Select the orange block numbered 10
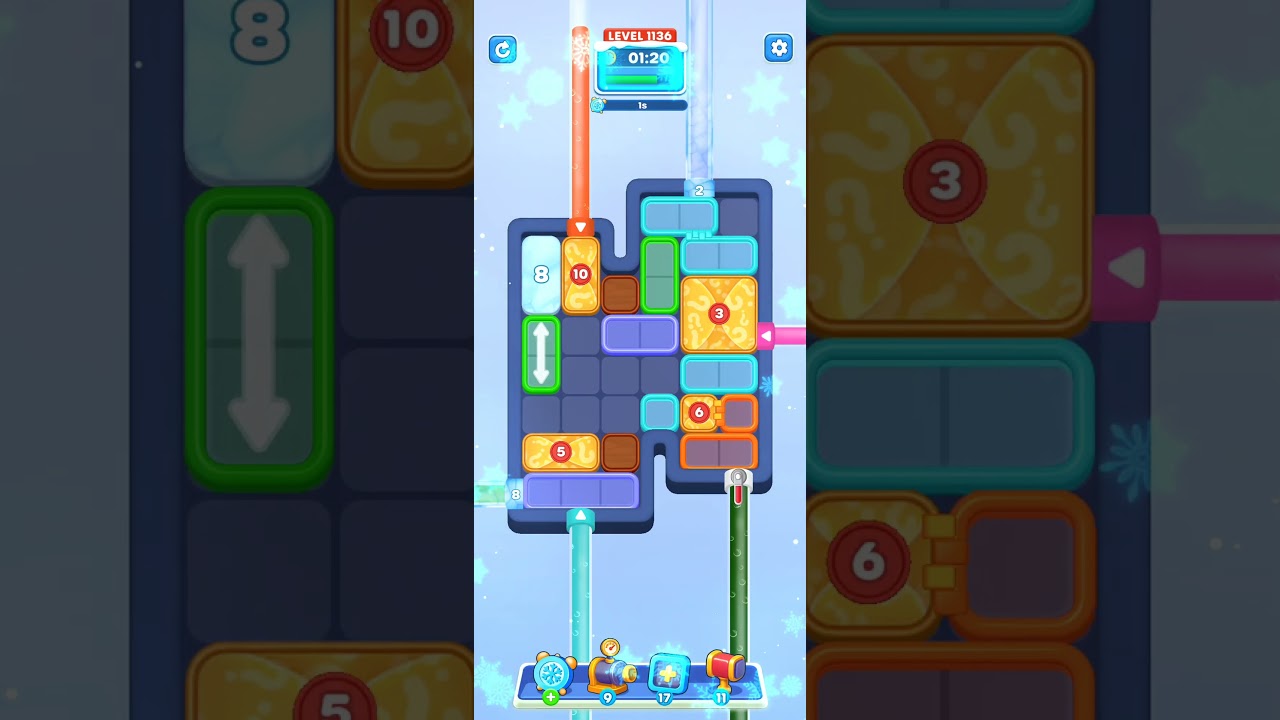The height and width of the screenshot is (720, 1280). pyautogui.click(x=581, y=272)
